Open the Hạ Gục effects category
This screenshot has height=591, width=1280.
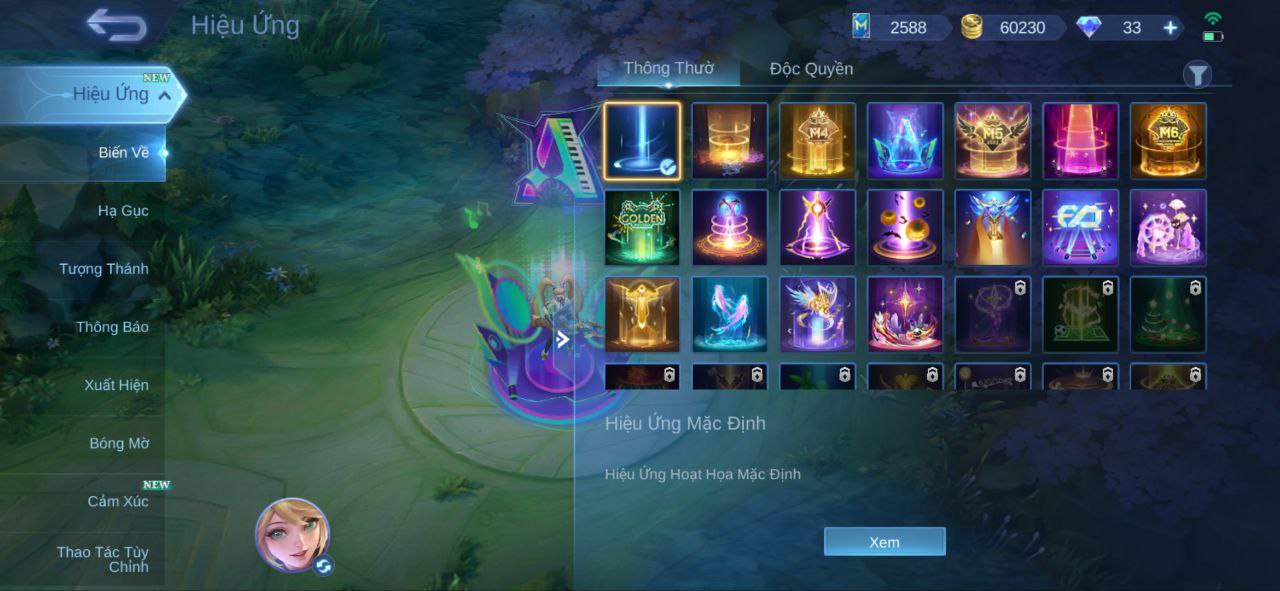(123, 211)
